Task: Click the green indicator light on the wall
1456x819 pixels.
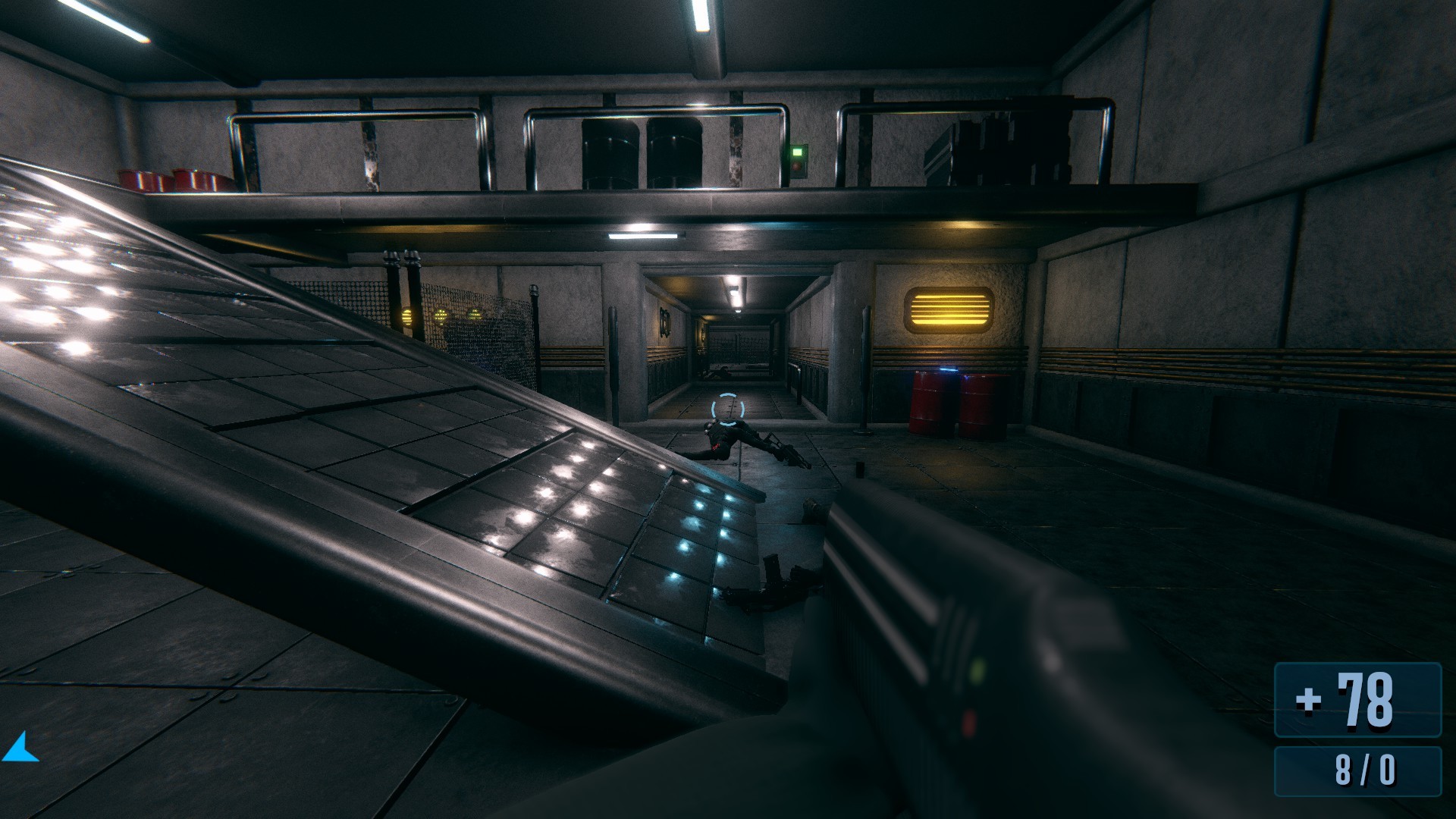Action: click(x=799, y=152)
